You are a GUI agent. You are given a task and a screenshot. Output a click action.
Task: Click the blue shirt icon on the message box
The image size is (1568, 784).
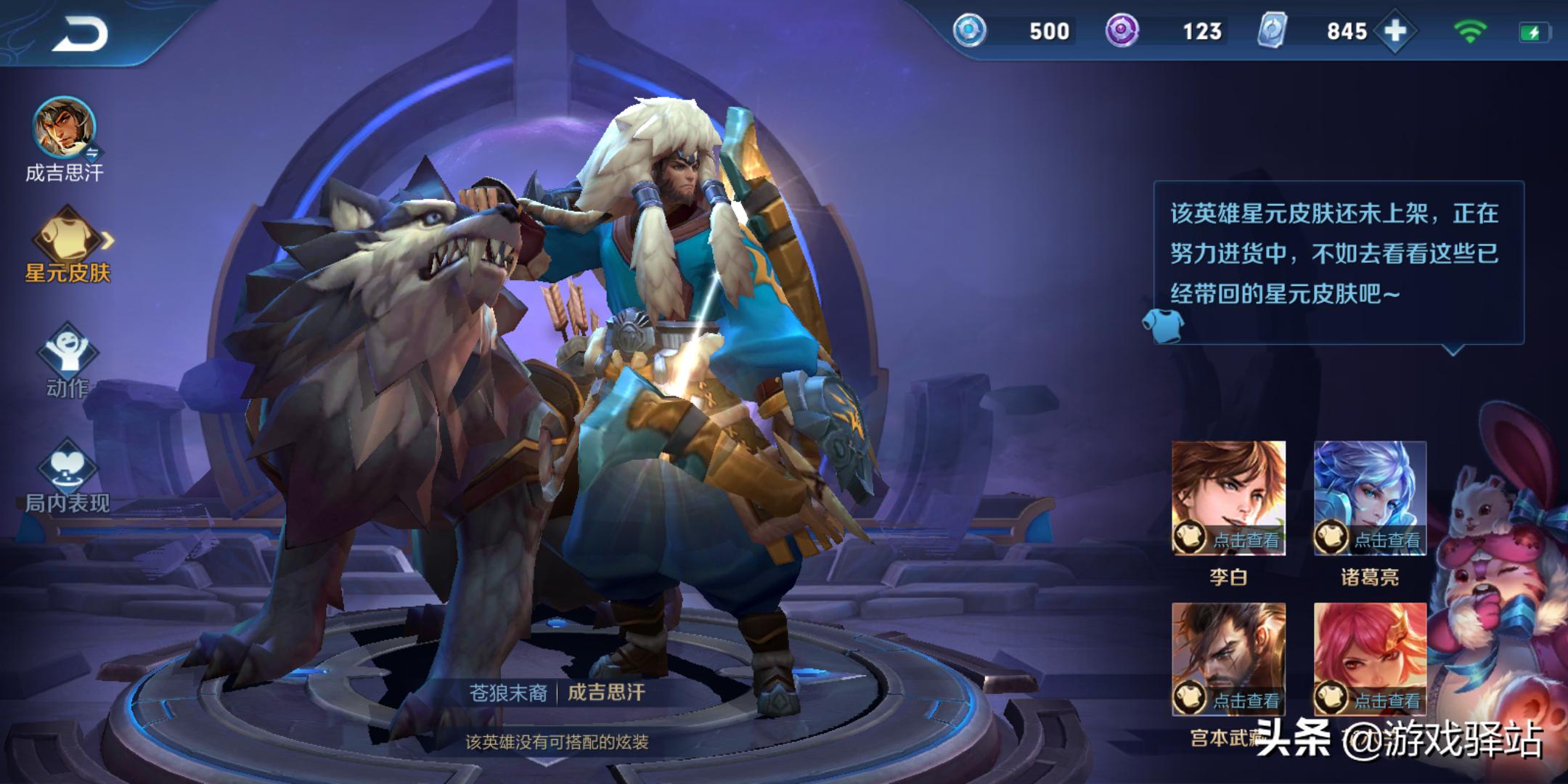[1163, 324]
